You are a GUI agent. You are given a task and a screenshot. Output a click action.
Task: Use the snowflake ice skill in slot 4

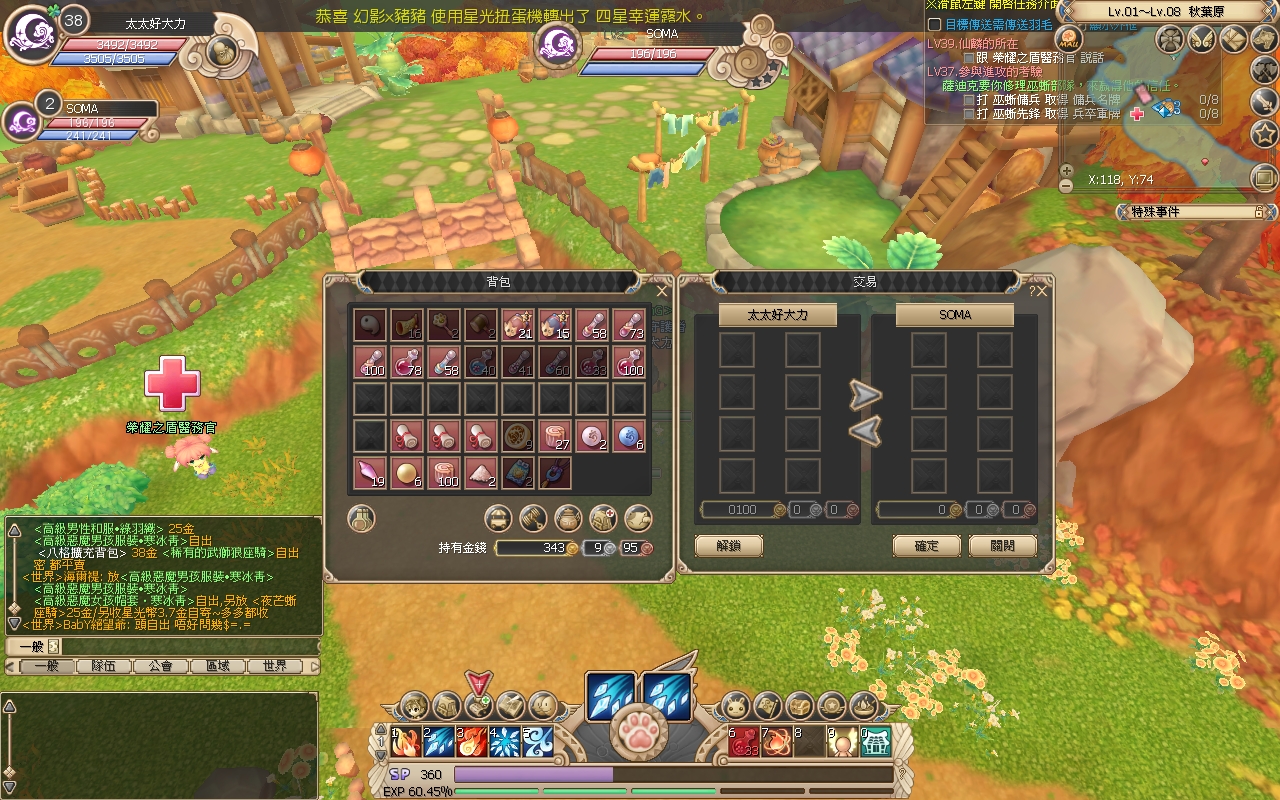[504, 741]
